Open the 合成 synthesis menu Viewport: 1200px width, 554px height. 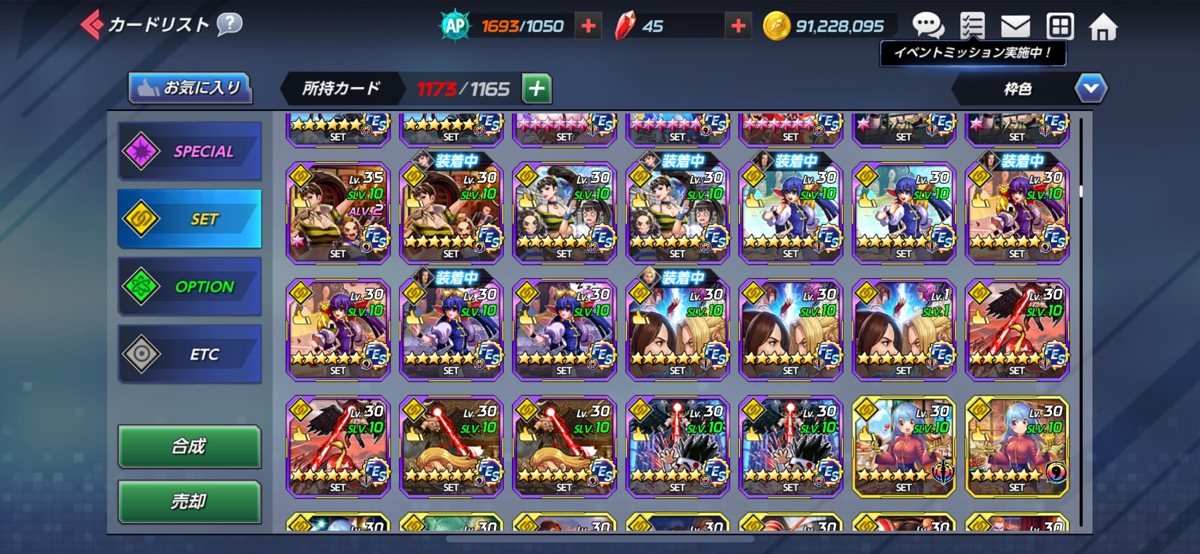click(189, 446)
